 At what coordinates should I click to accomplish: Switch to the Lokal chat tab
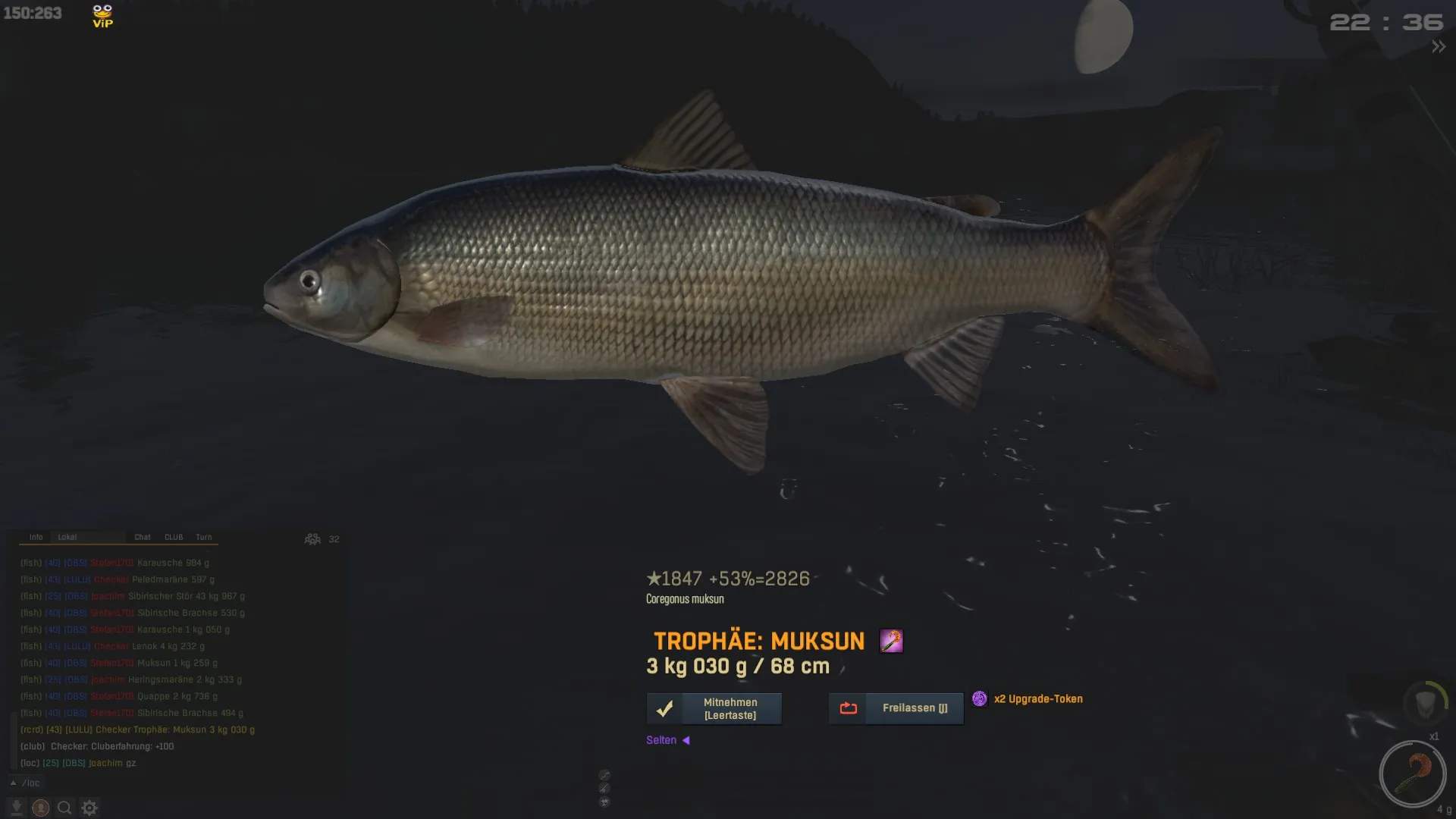[x=67, y=537]
